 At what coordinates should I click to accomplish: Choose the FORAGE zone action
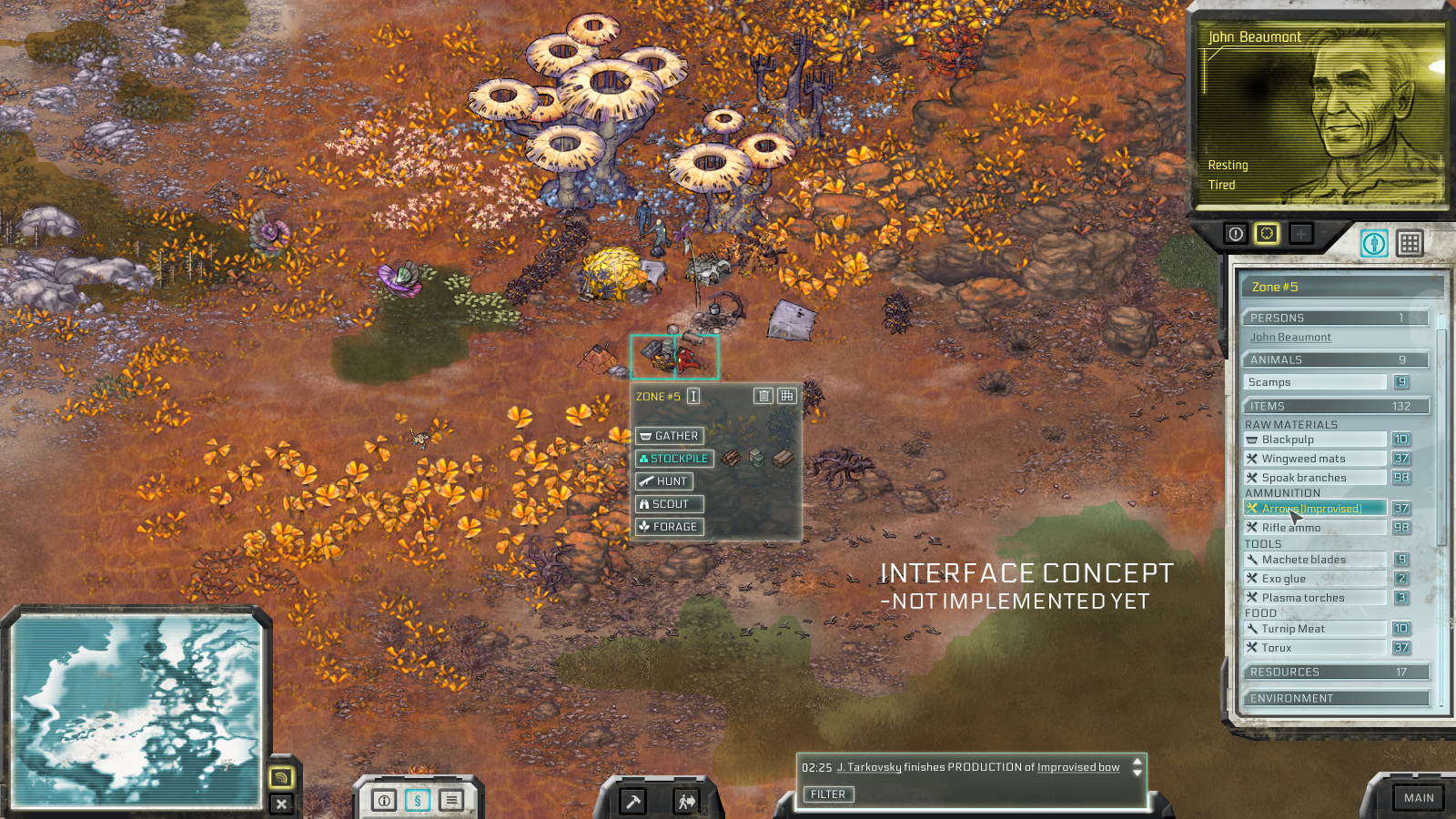point(669,527)
